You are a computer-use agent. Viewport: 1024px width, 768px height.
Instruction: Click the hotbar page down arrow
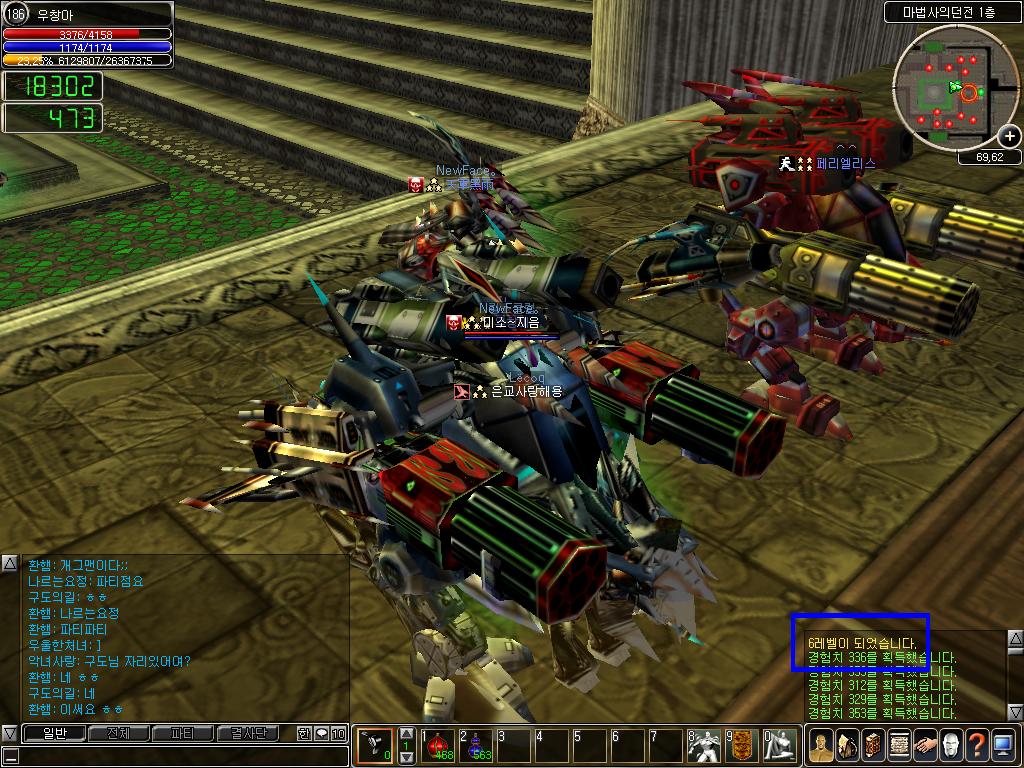pyautogui.click(x=406, y=758)
